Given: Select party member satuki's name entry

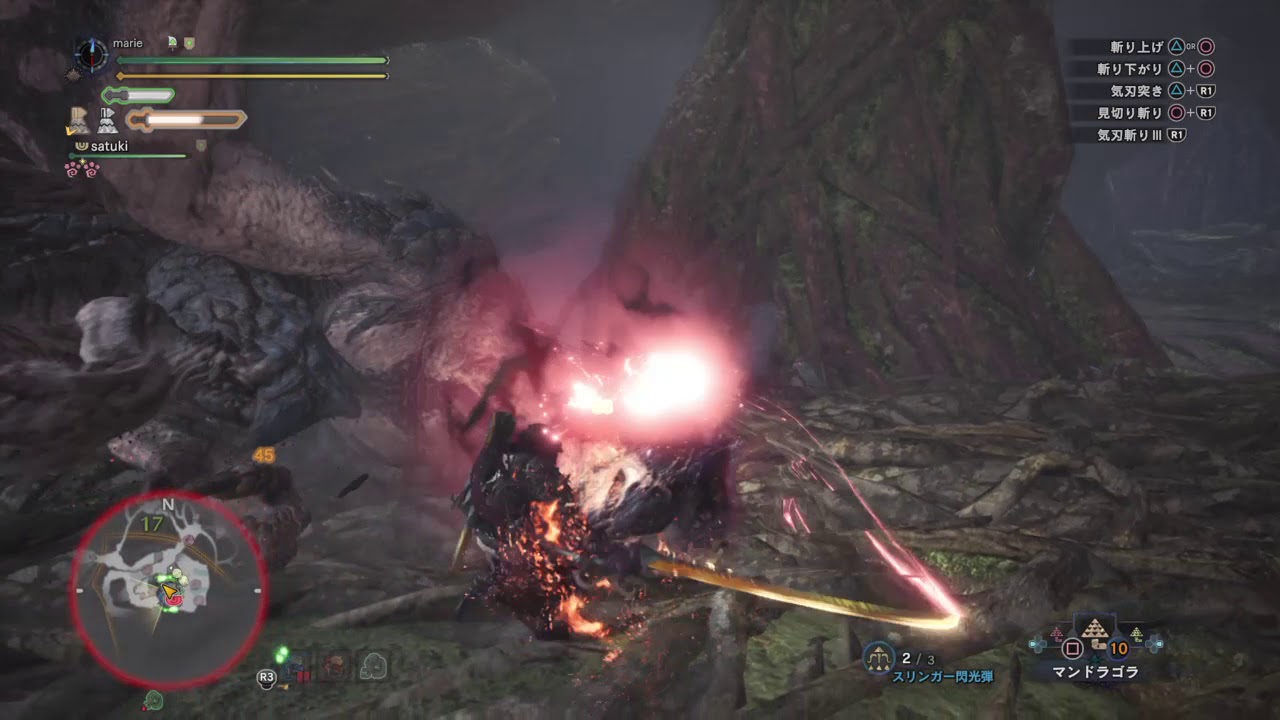Looking at the screenshot, I should (109, 146).
